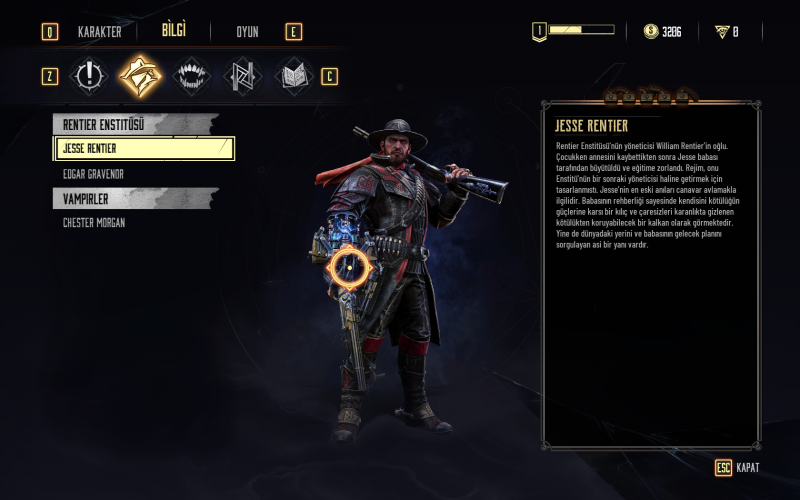800x500 pixels.
Task: Open the Bilgi tab
Action: (174, 31)
